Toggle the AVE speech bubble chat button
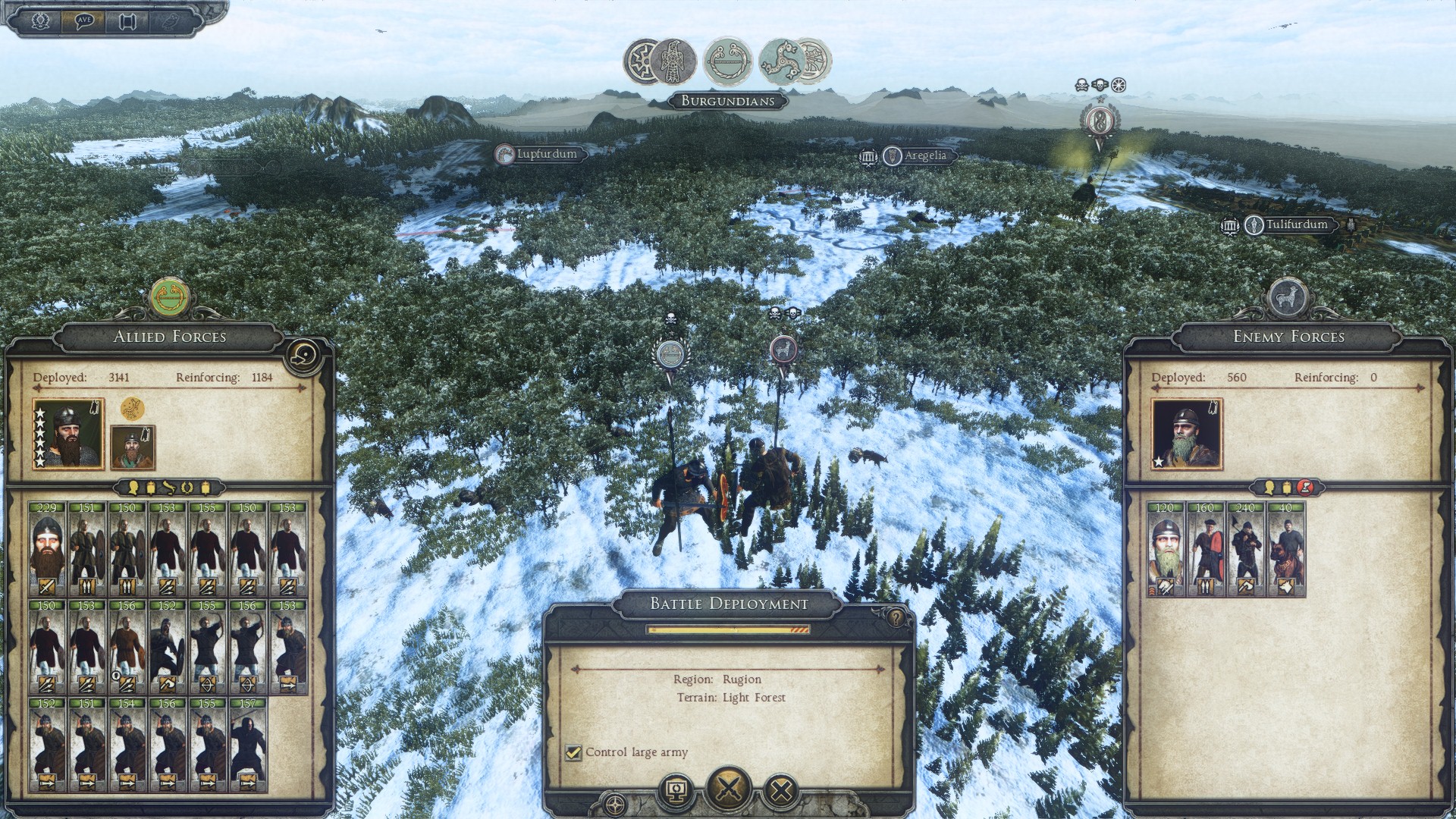This screenshot has width=1456, height=819. click(85, 20)
